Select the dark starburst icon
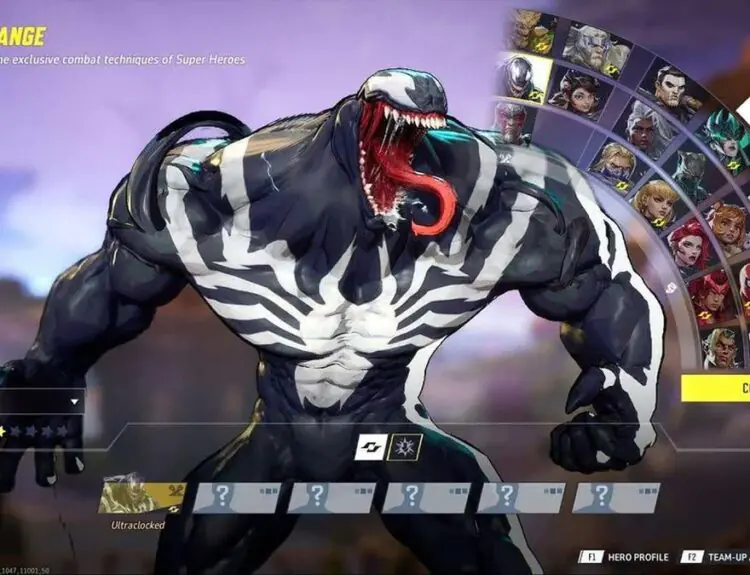Viewport: 750px width, 575px height. click(406, 447)
